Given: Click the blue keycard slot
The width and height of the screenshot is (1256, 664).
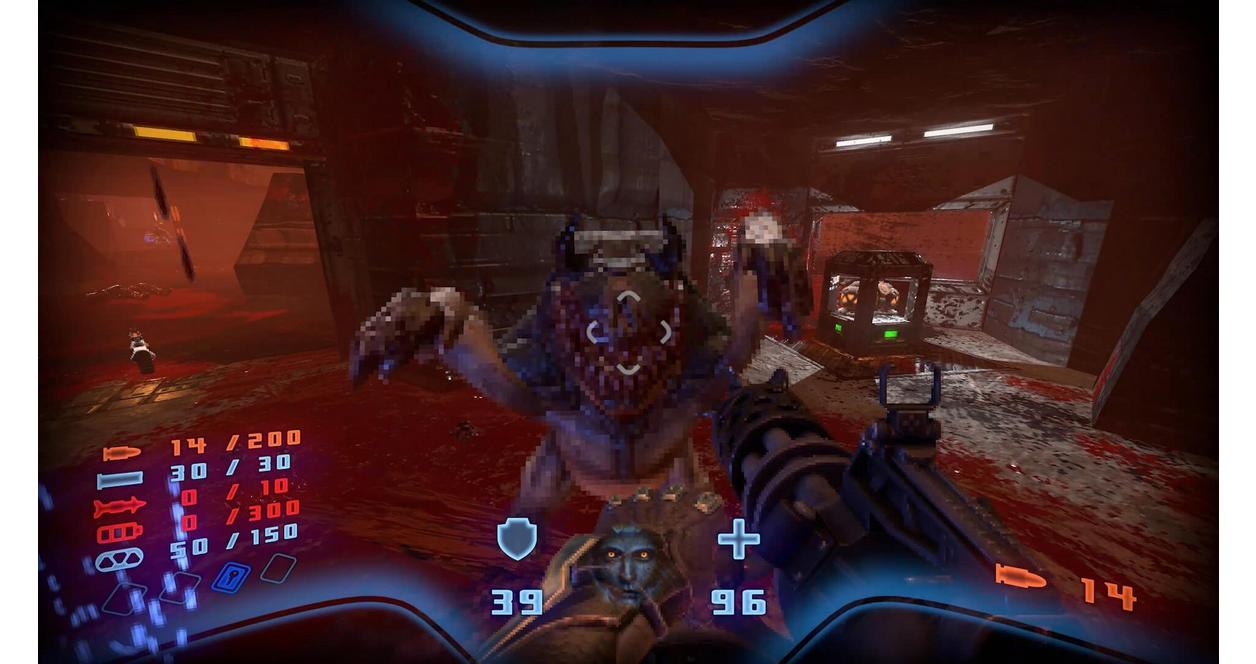Looking at the screenshot, I should point(231,577).
